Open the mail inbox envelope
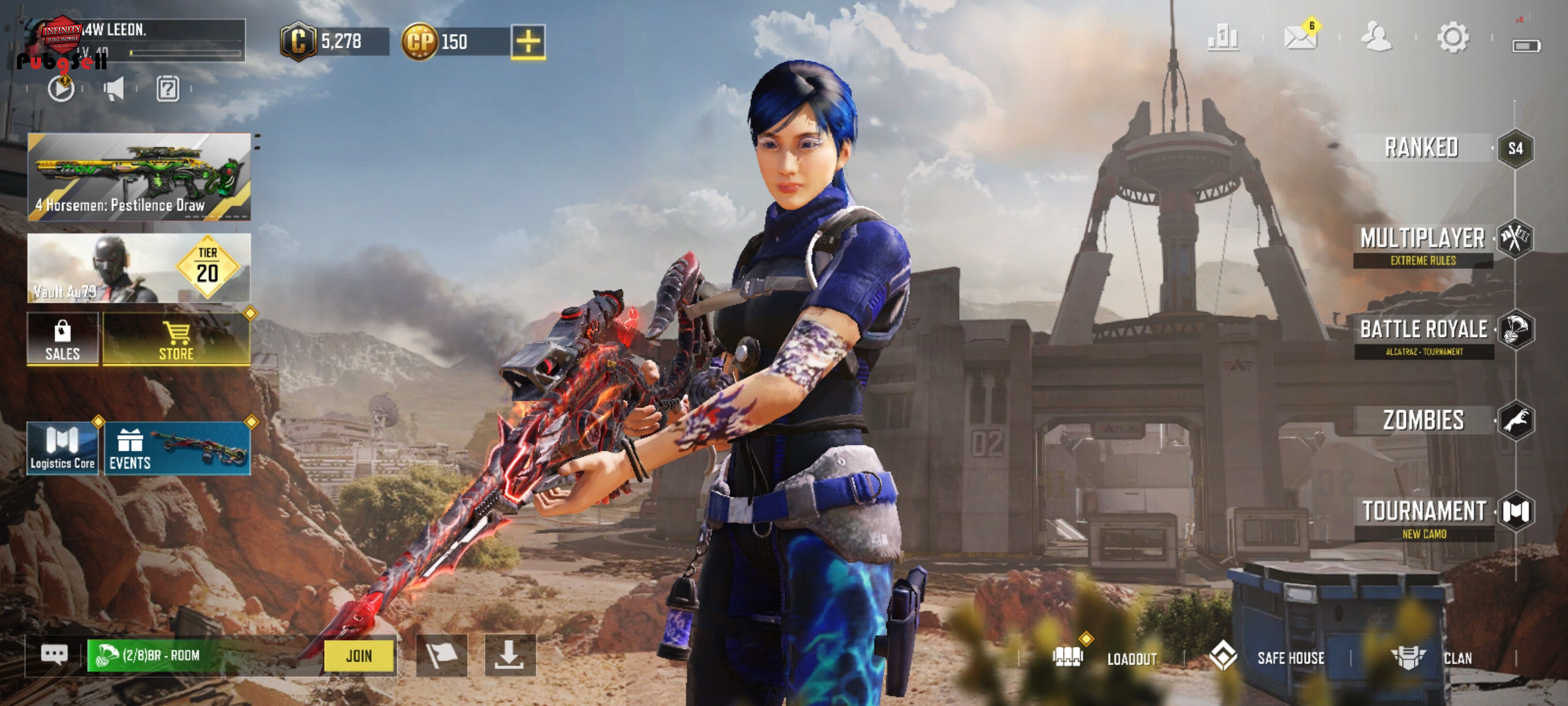Image resolution: width=1568 pixels, height=706 pixels. 1300,37
